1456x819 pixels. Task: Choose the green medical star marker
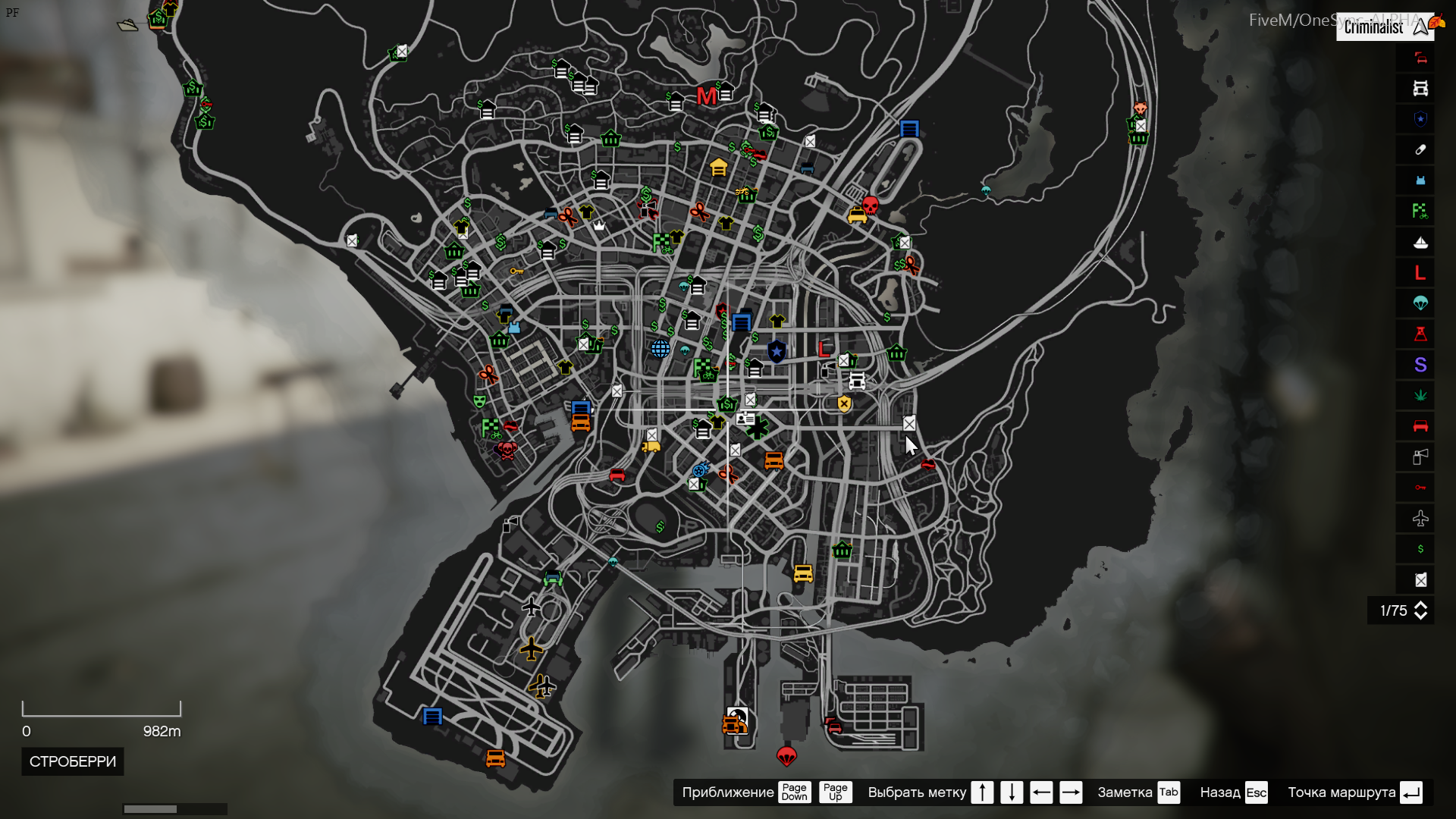[x=757, y=428]
